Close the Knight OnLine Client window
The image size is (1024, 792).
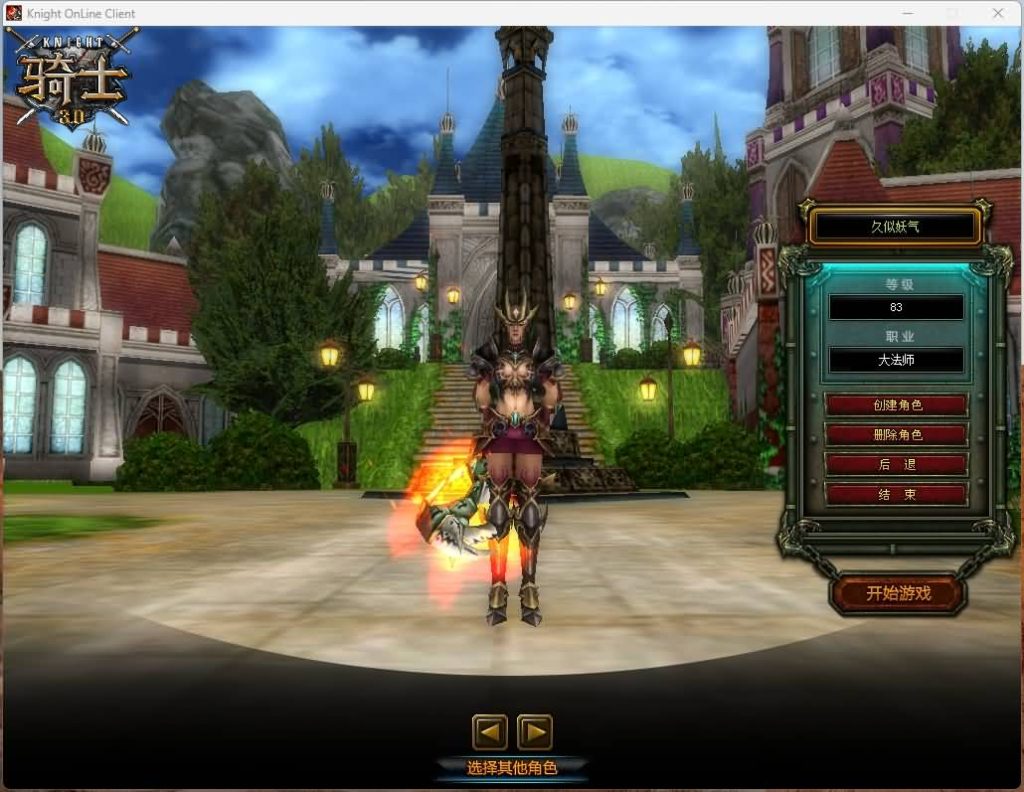(x=997, y=13)
